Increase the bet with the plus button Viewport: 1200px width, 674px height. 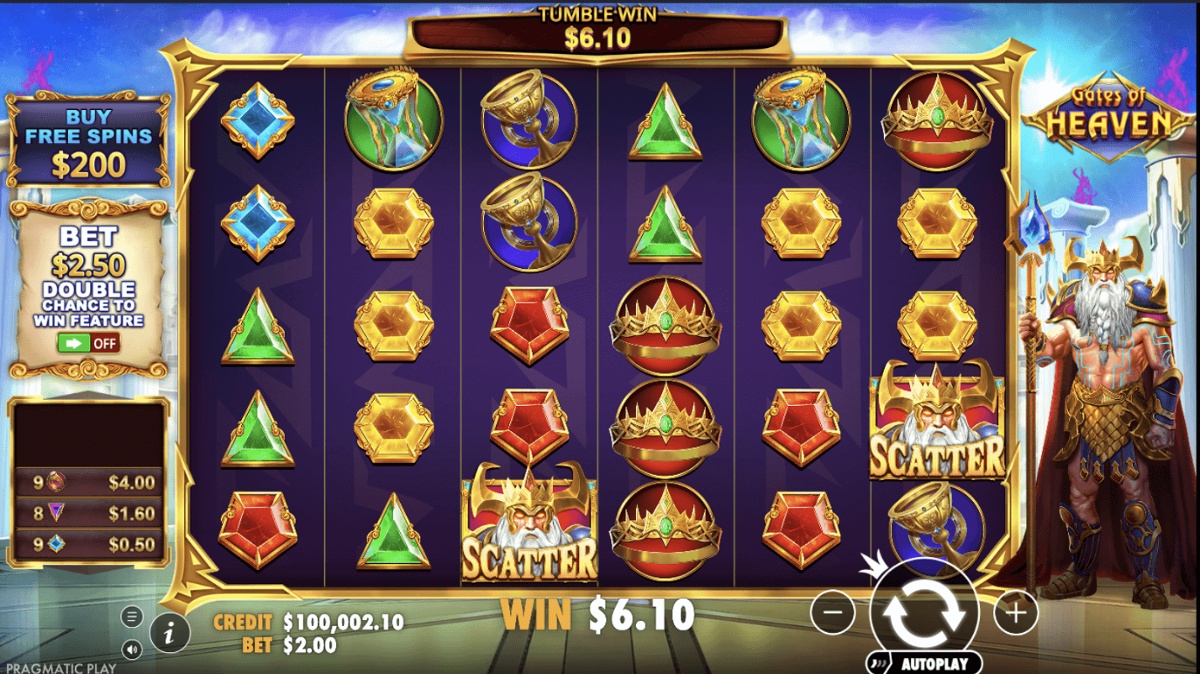click(1015, 612)
